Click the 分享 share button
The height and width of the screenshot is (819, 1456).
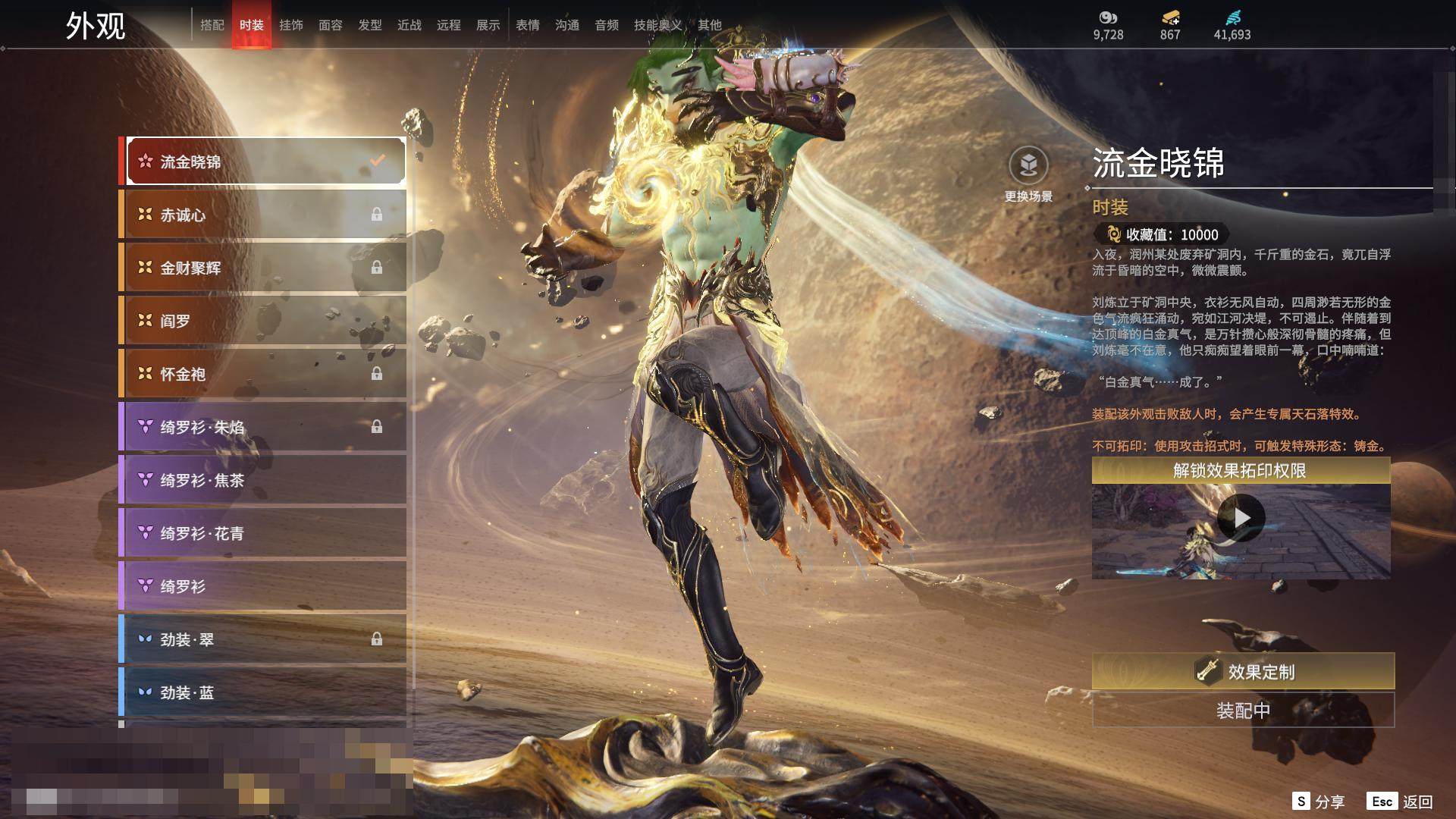(x=1319, y=802)
